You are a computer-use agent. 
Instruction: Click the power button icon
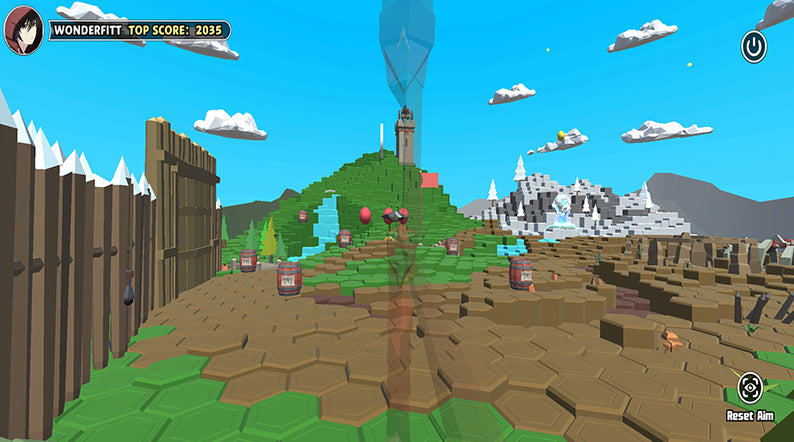click(x=754, y=46)
